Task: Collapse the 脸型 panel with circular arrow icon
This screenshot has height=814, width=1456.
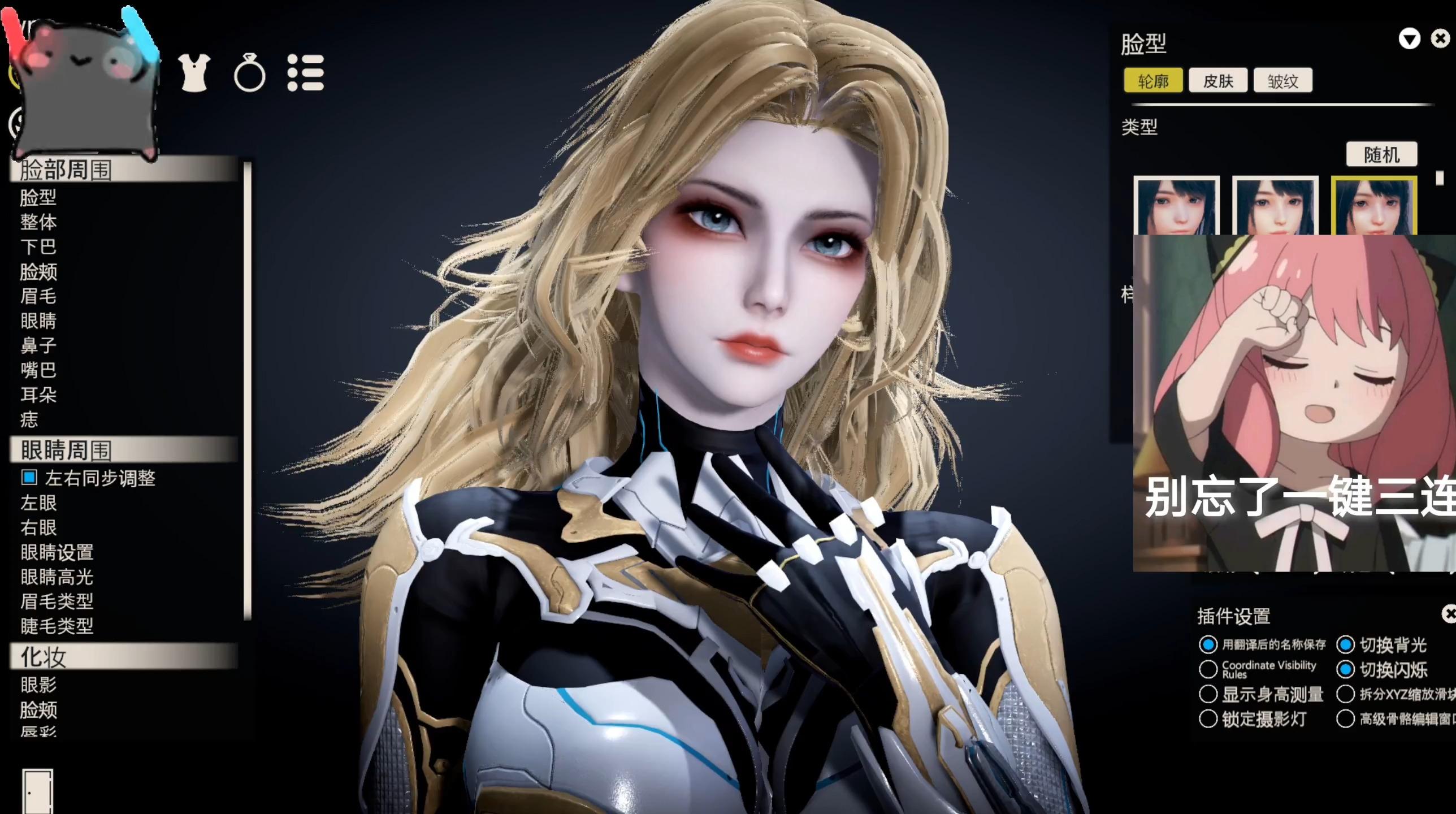Action: pyautogui.click(x=1409, y=38)
